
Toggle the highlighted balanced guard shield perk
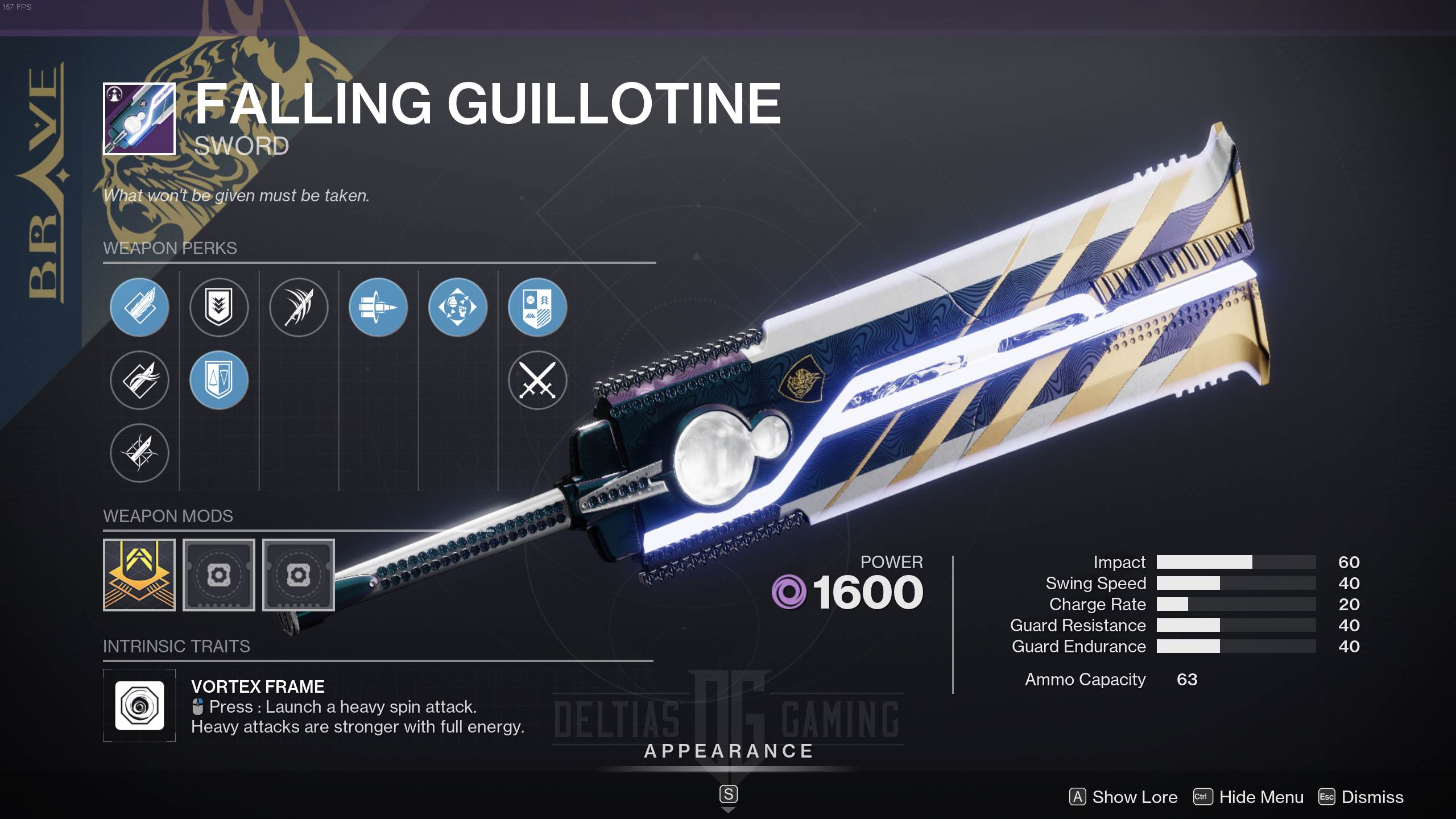[x=219, y=380]
